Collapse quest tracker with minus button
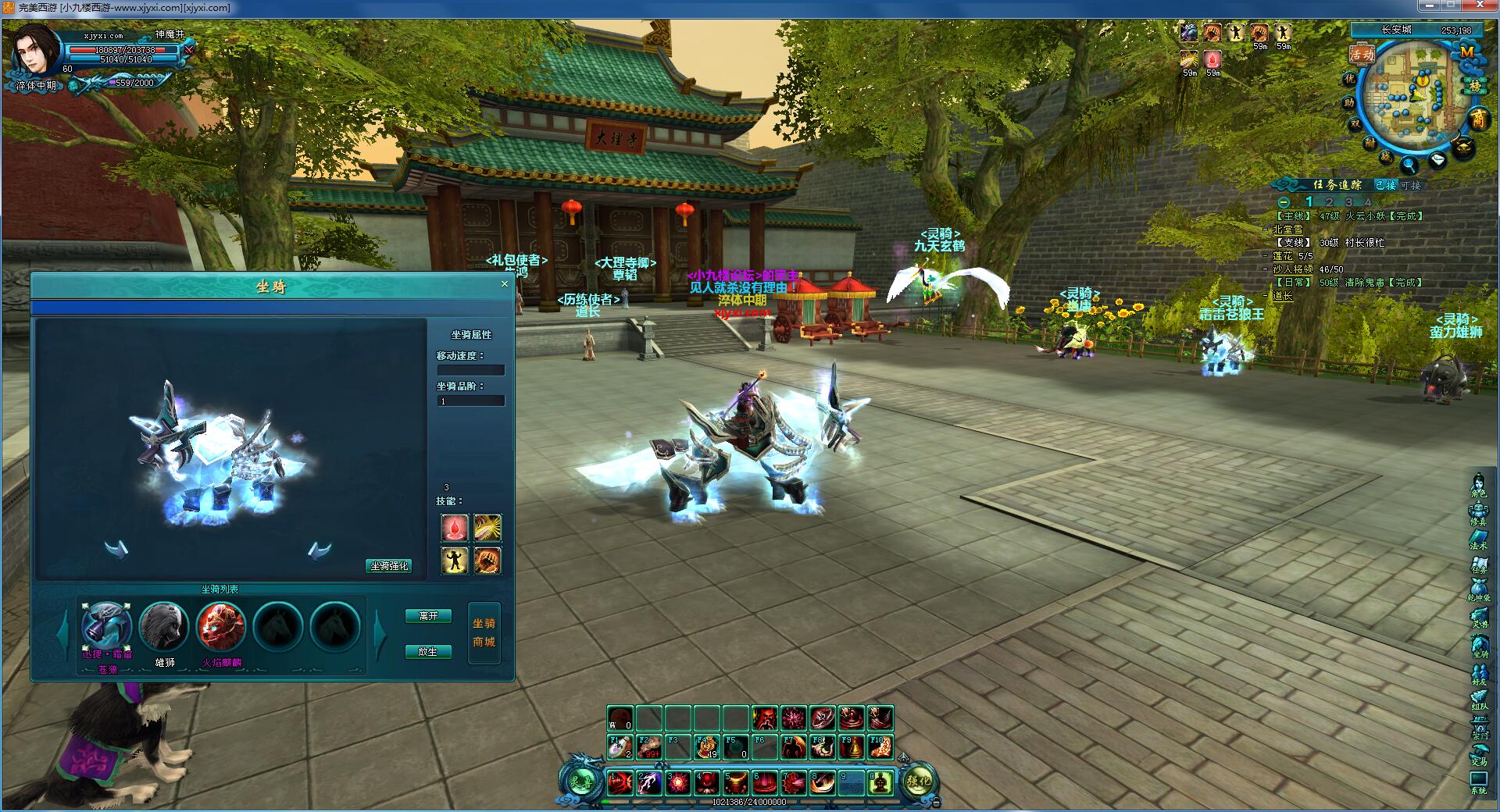Viewport: 1500px width, 812px height. click(x=1284, y=202)
